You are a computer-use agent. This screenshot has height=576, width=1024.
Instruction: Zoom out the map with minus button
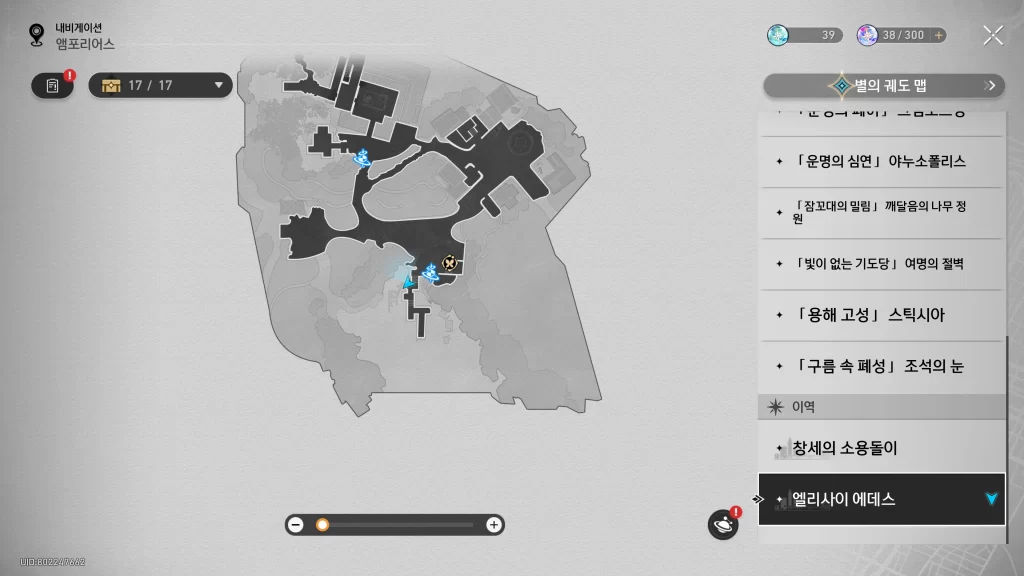click(x=295, y=525)
